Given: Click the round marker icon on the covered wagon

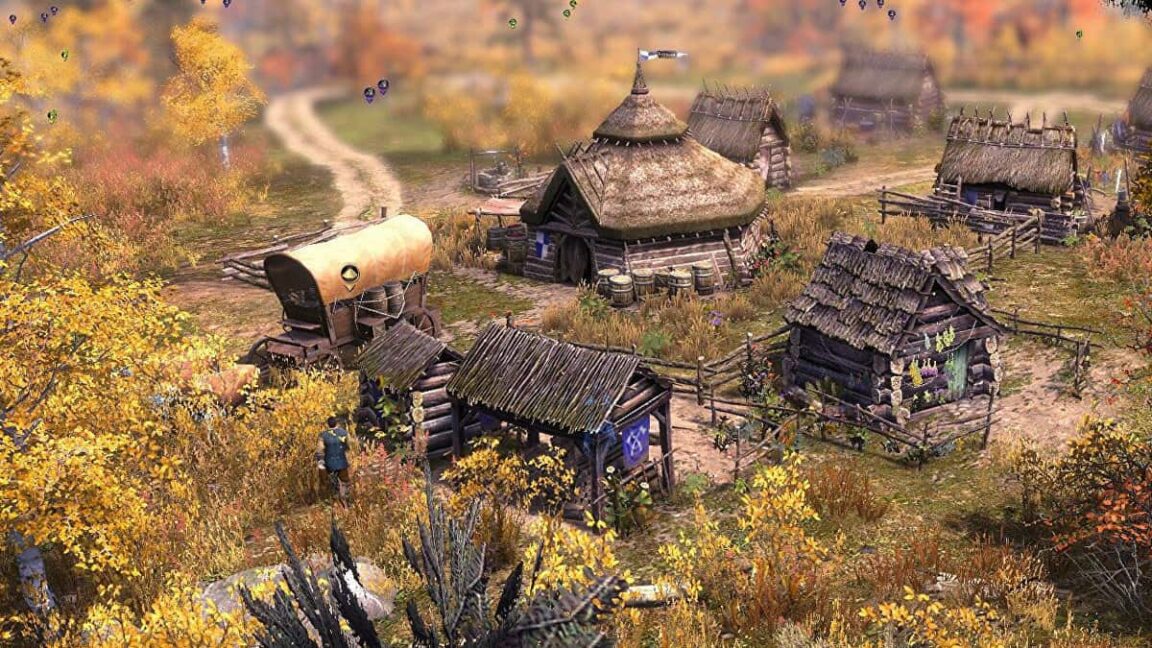Looking at the screenshot, I should (x=349, y=272).
